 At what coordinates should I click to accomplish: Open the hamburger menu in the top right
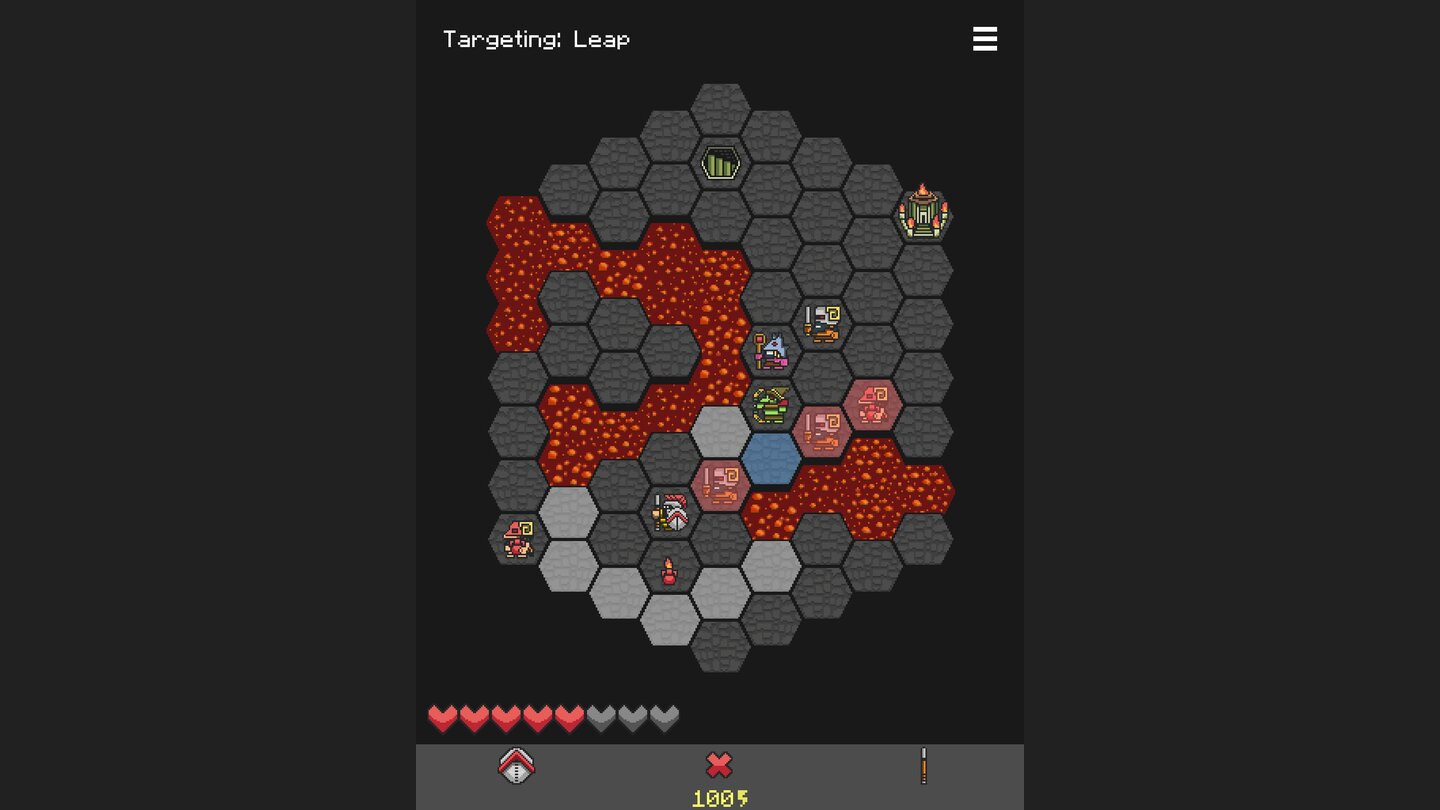(985, 39)
